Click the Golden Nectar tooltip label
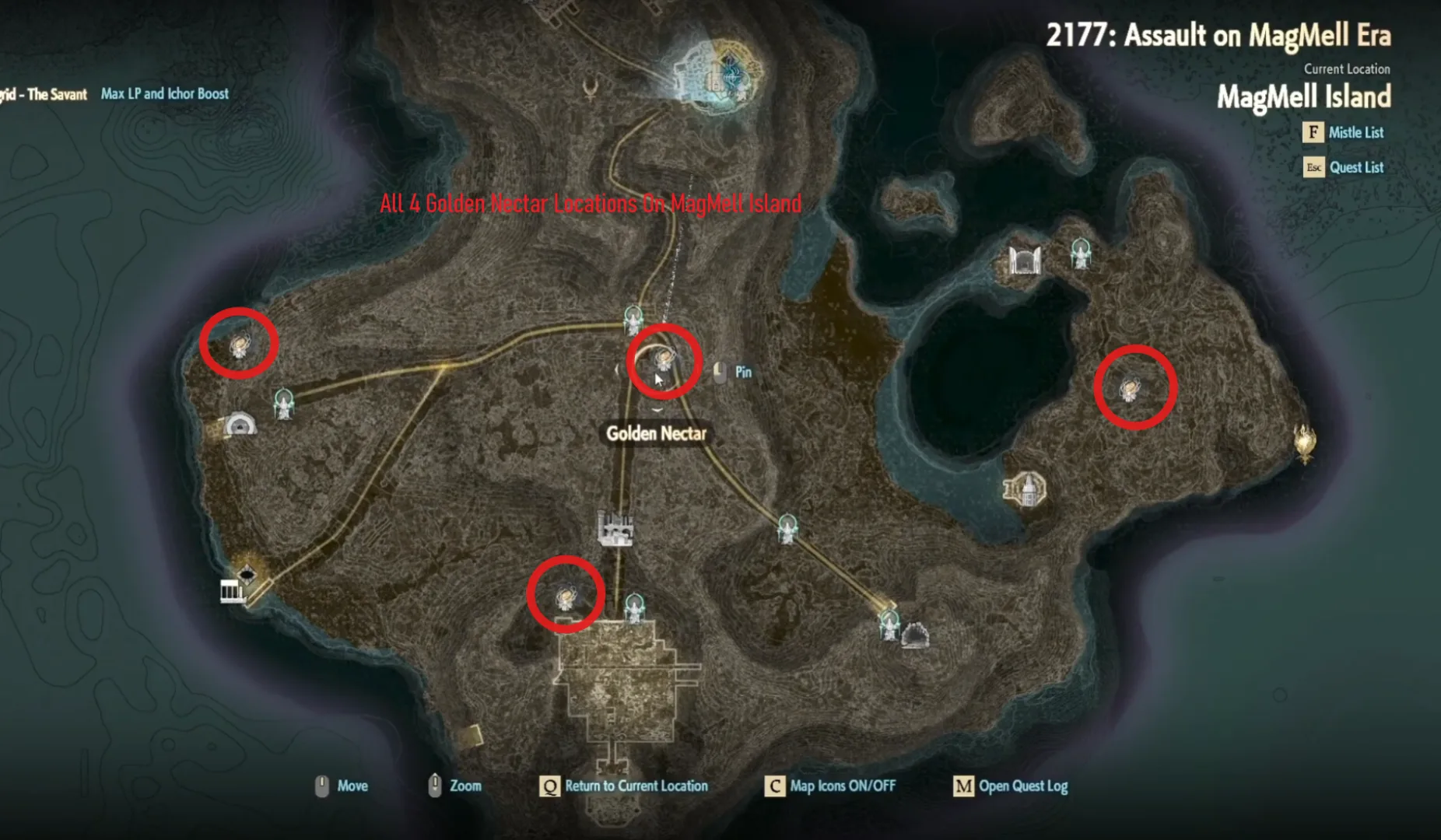Viewport: 1441px width, 840px height. [x=656, y=434]
